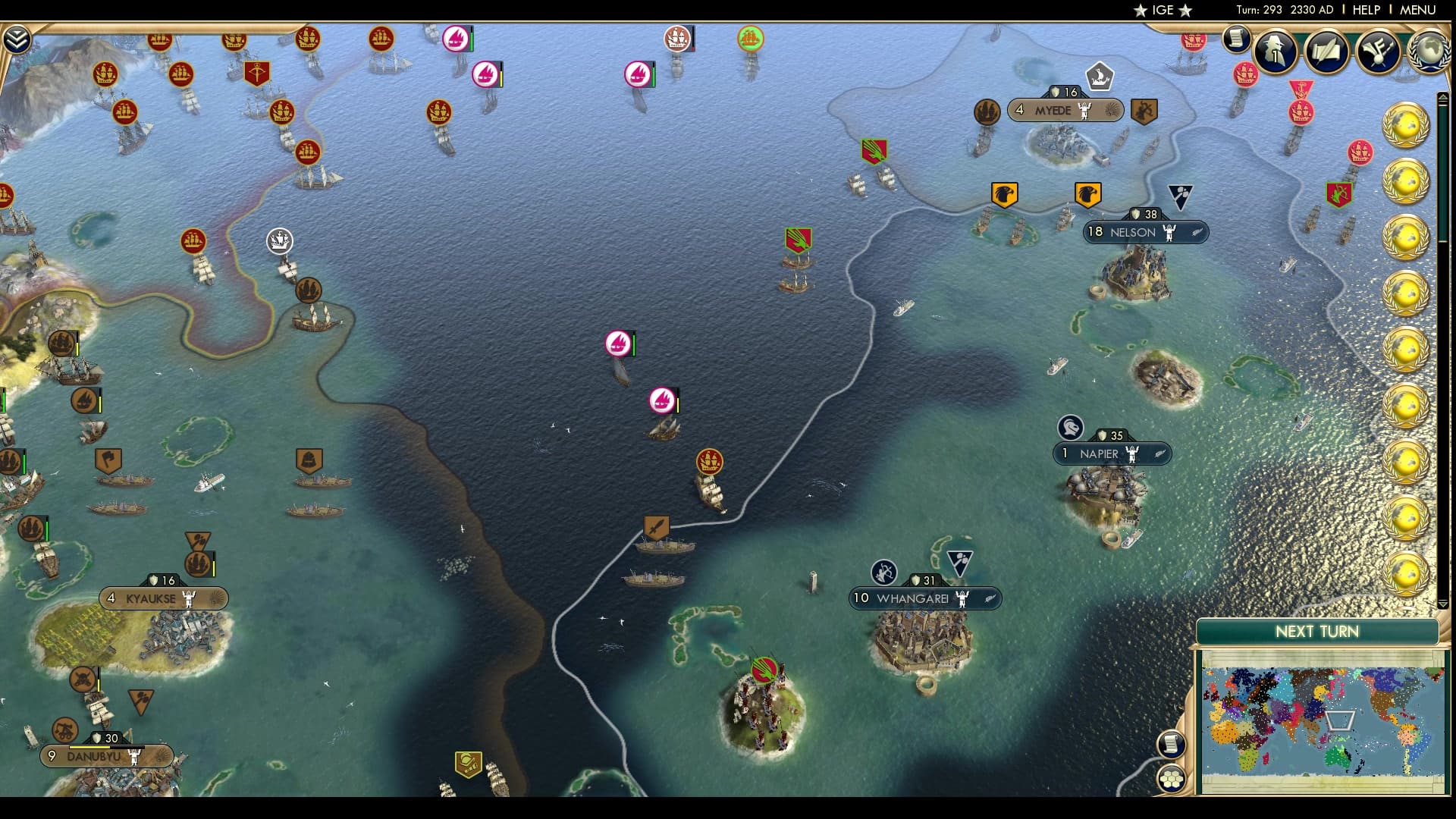Open the Espionage overview with the spy icon
1456x819 pixels.
1276,52
